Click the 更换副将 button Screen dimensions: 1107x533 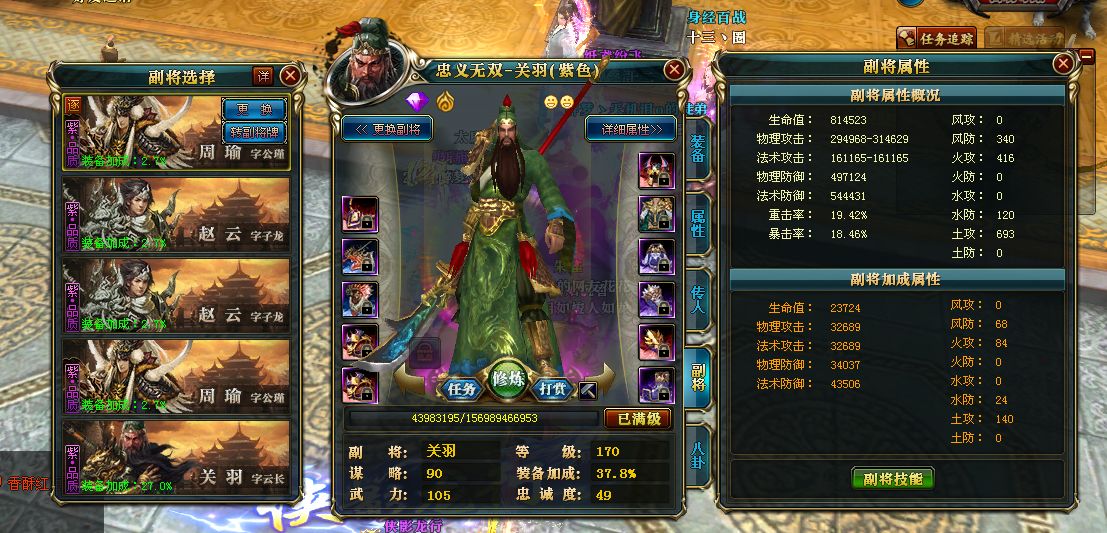point(387,129)
